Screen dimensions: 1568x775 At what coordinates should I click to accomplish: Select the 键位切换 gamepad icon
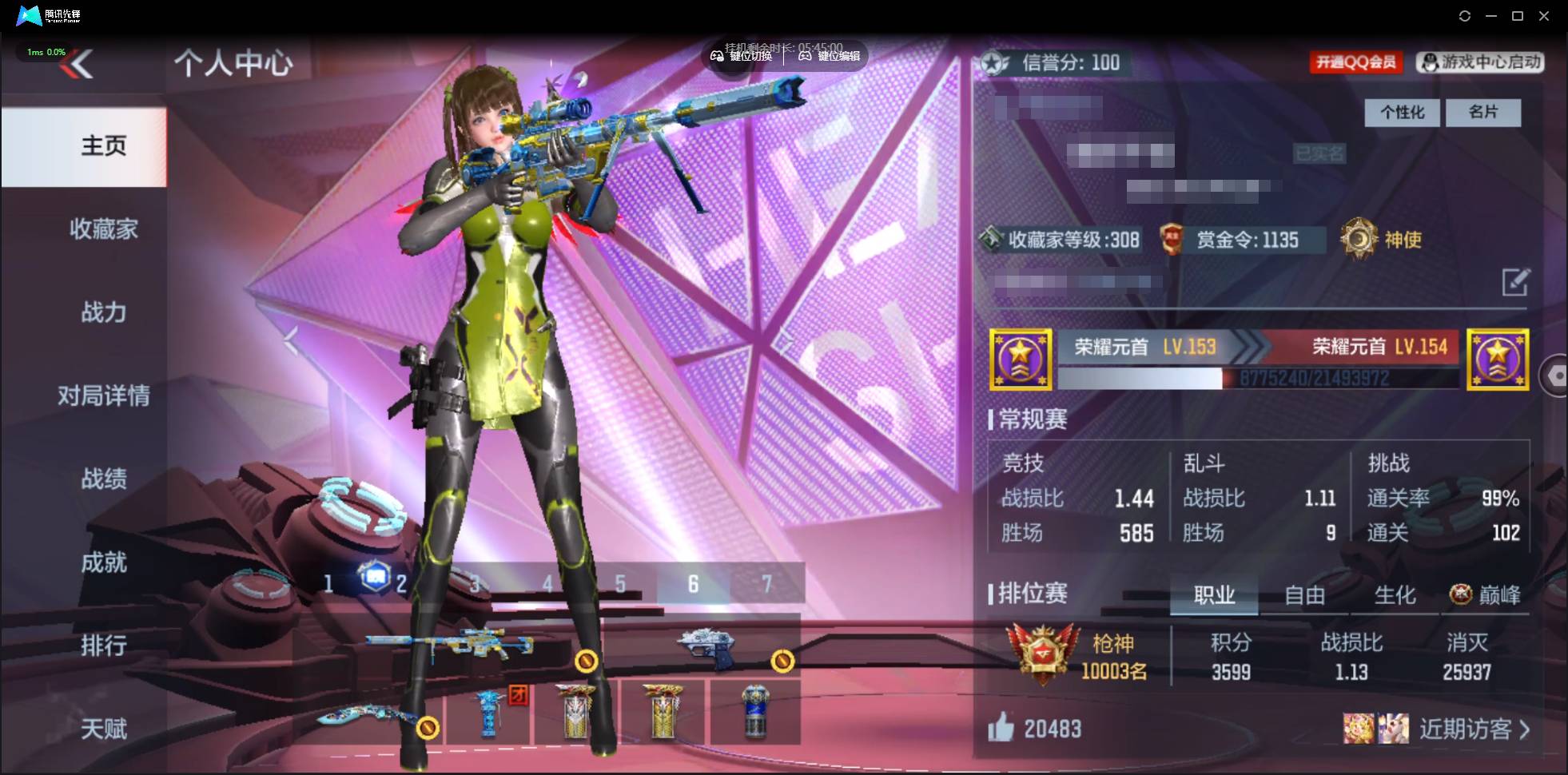click(x=718, y=56)
